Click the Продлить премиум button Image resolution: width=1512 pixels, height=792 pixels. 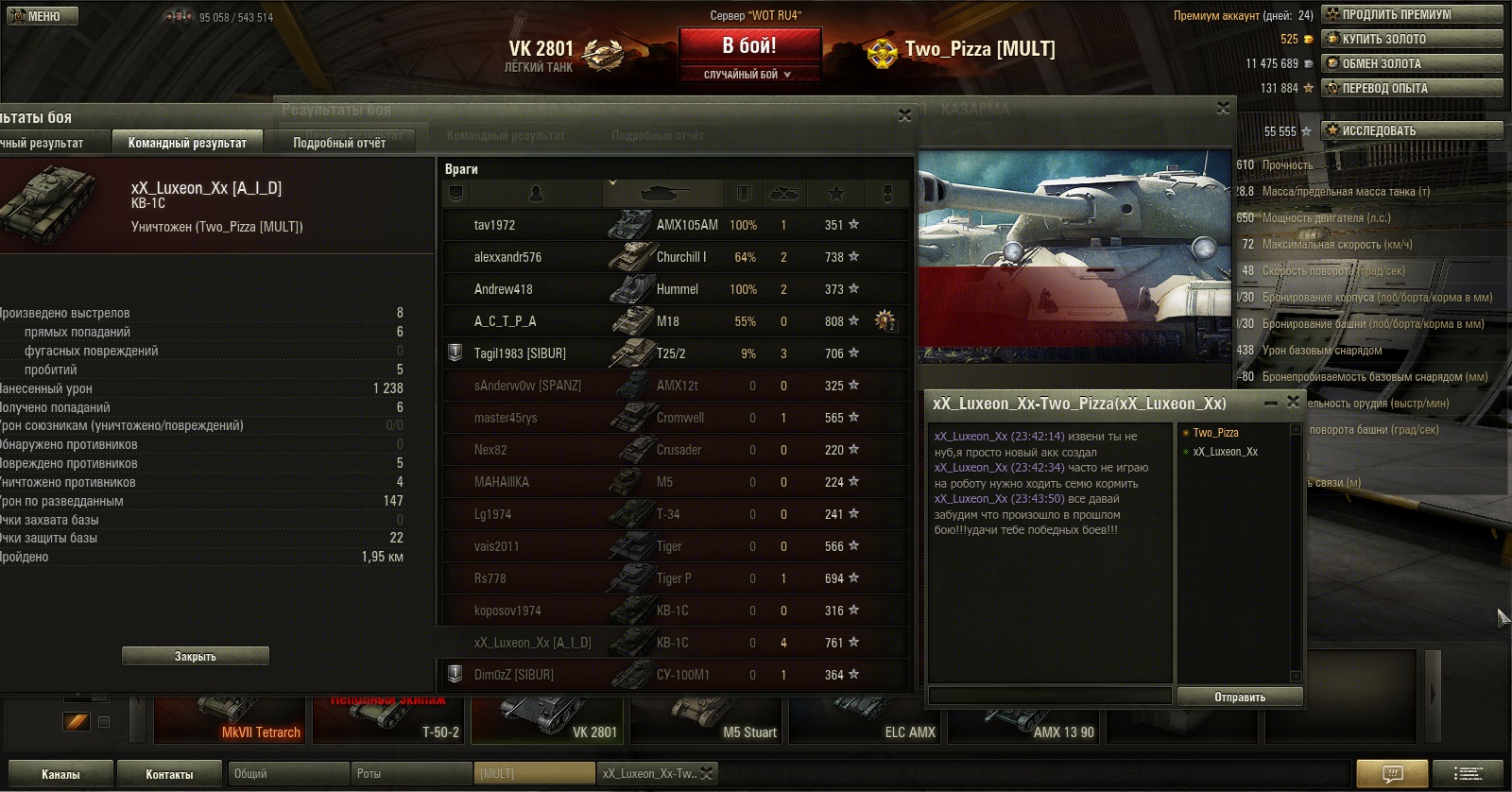tap(1412, 14)
